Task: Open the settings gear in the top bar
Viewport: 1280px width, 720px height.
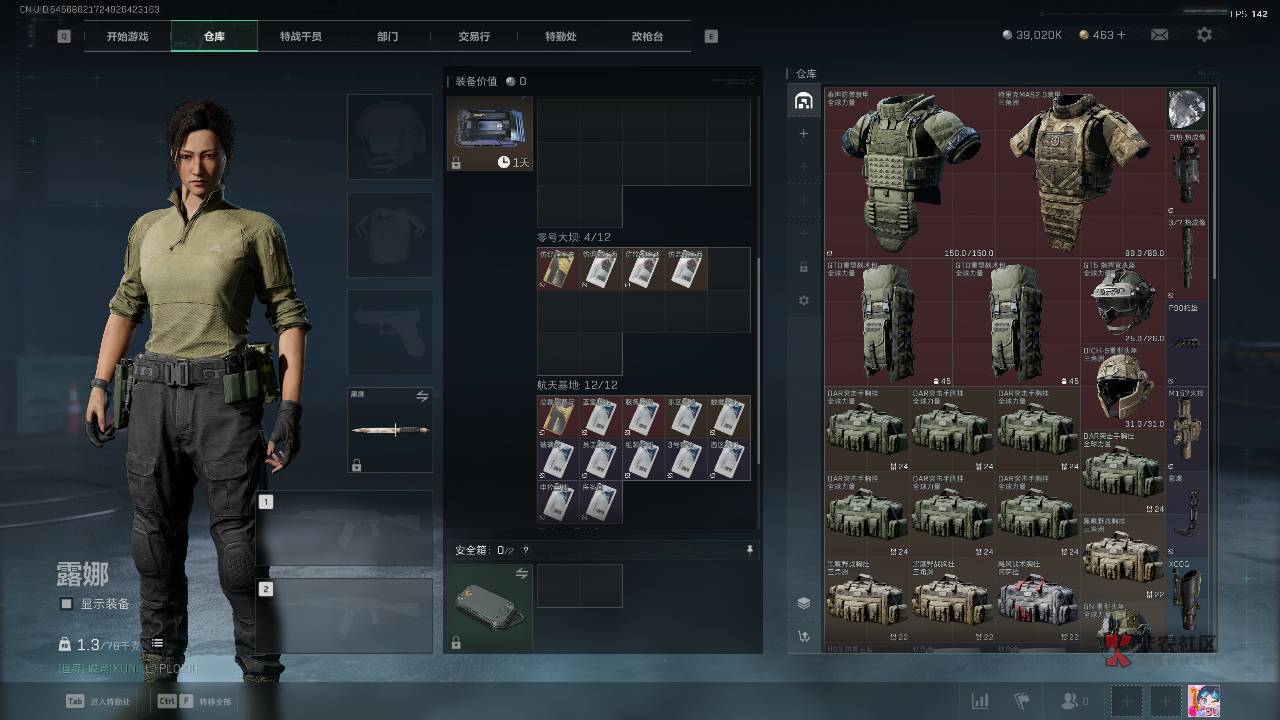Action: (x=1204, y=35)
